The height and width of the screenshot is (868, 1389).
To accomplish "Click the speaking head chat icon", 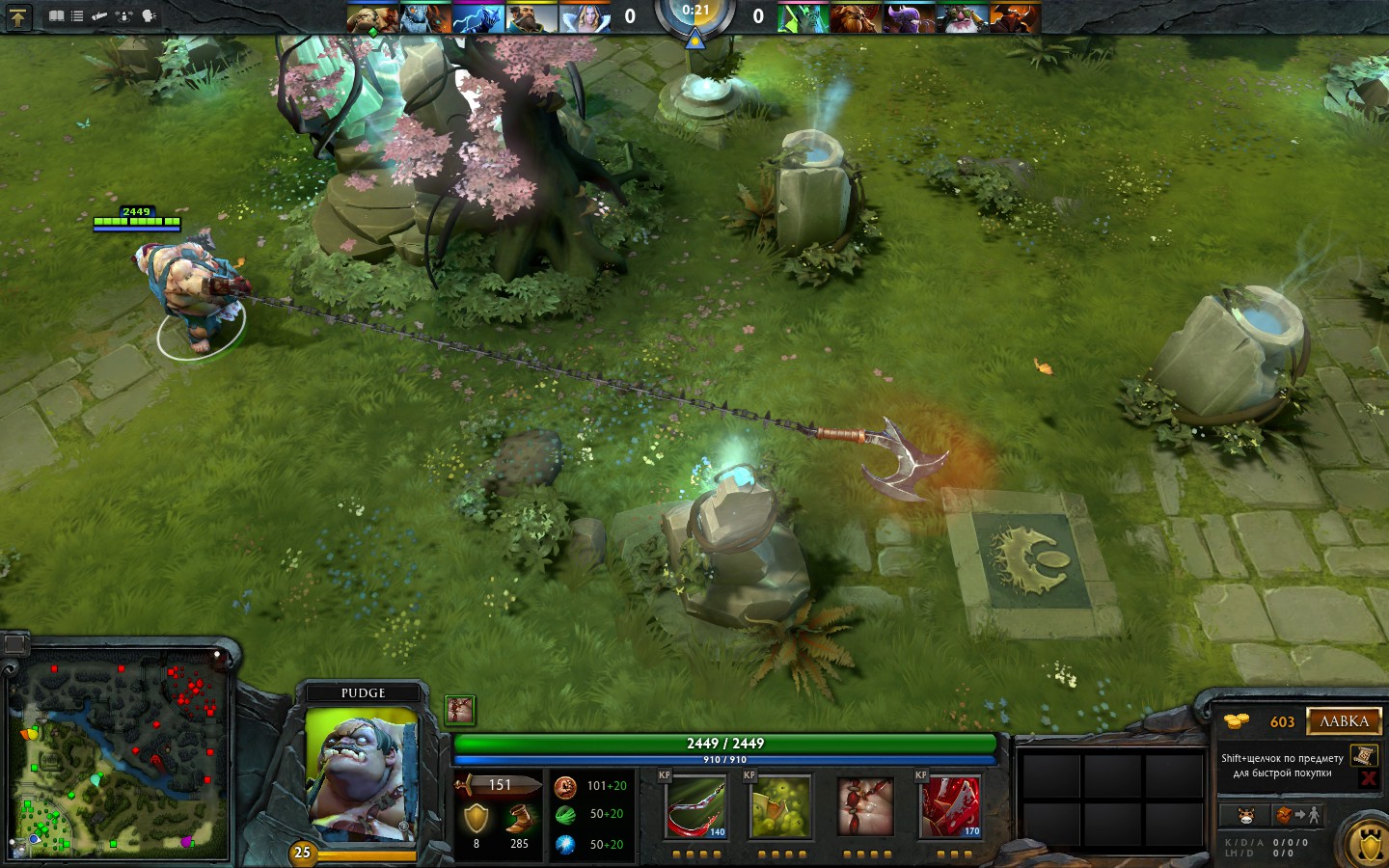I will coord(149,16).
